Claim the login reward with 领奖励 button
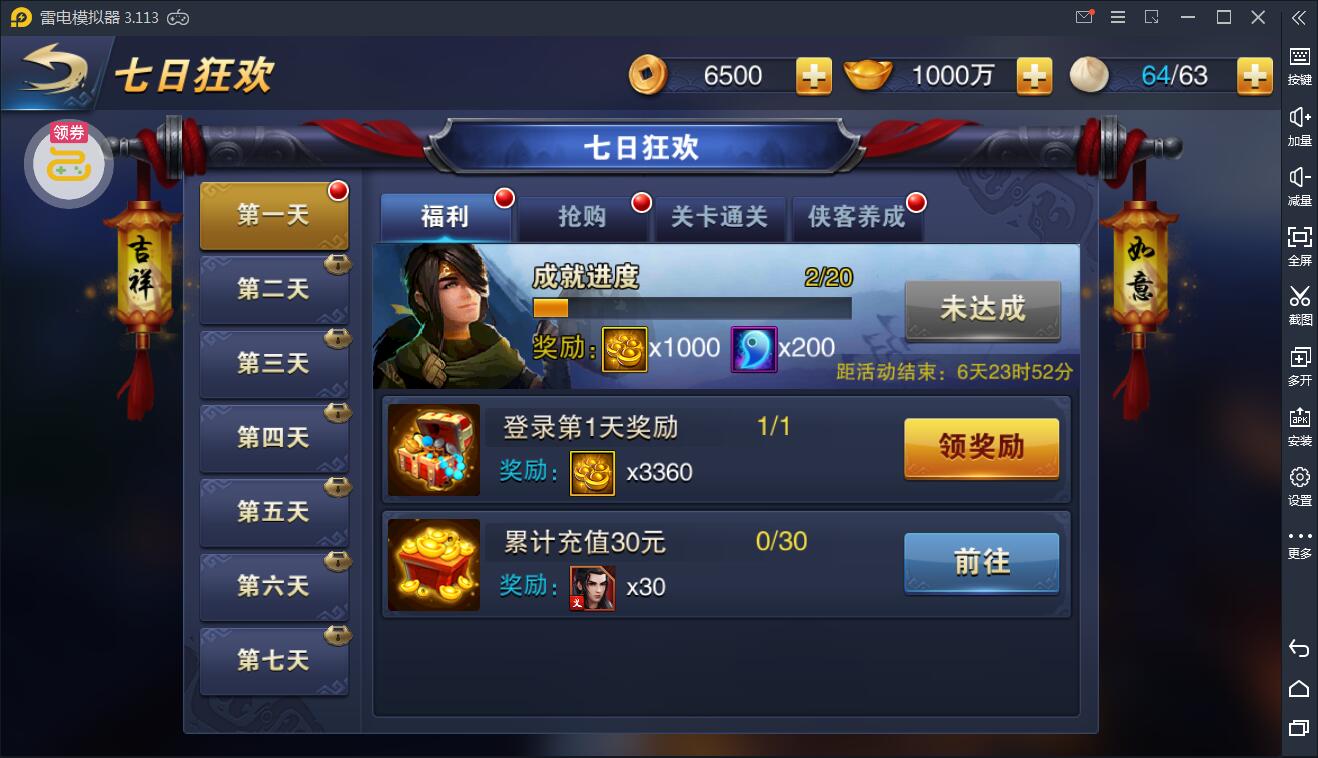This screenshot has height=758, width=1318. pyautogui.click(x=981, y=449)
